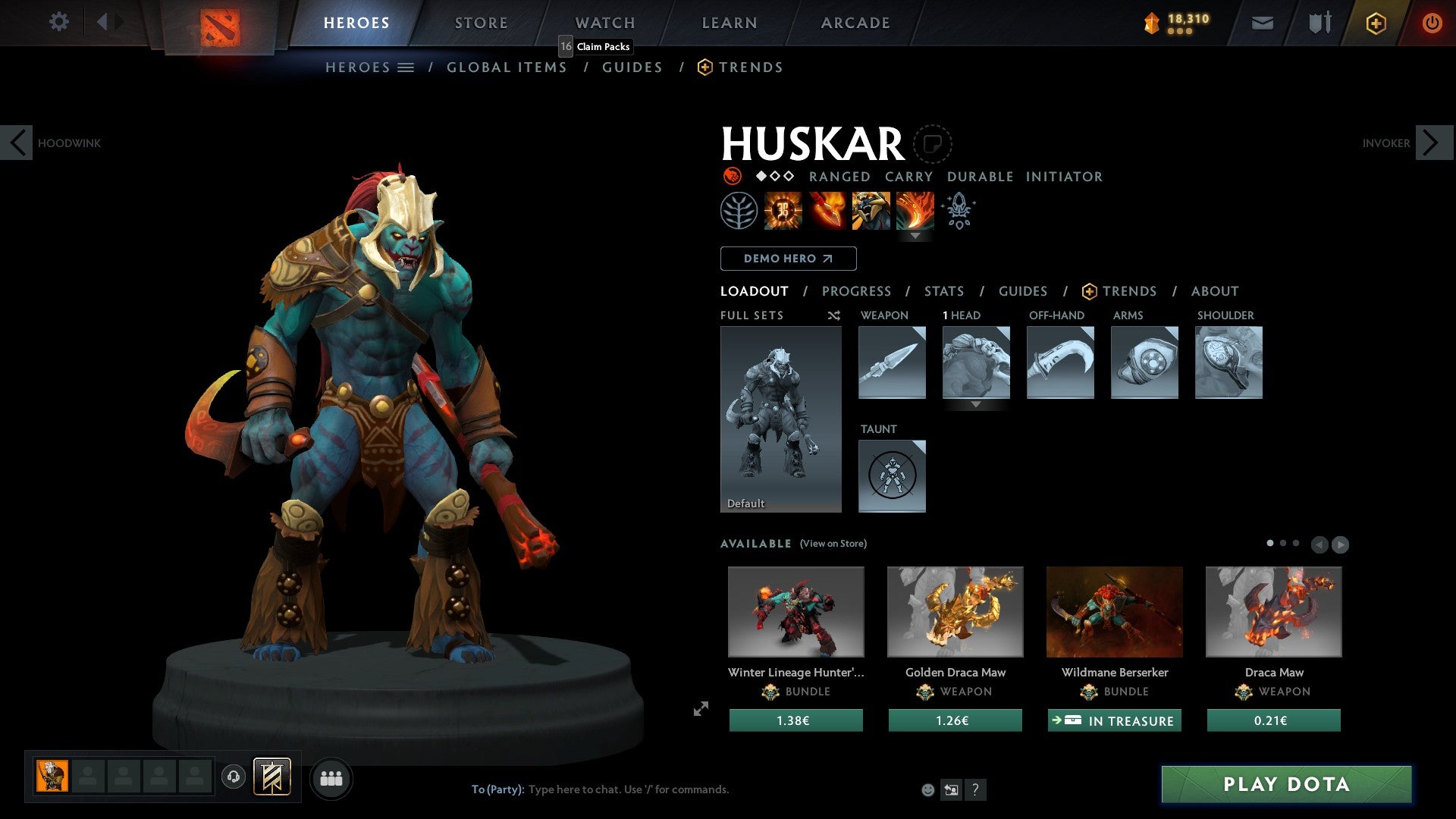Screen dimensions: 1456x819
Task: Open the mail inbox icon
Action: (x=1263, y=23)
